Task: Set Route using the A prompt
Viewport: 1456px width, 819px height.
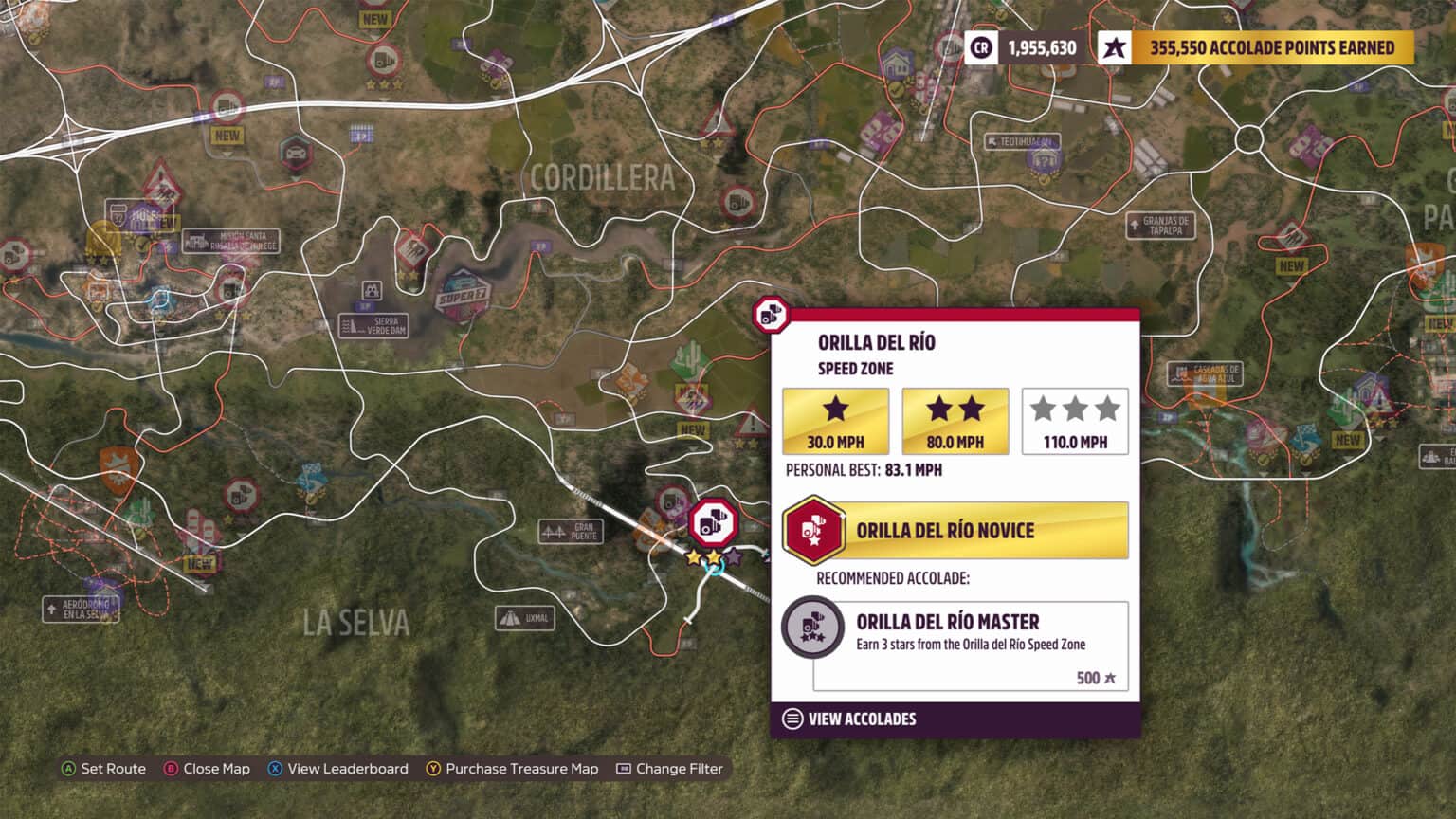Action: (105, 769)
